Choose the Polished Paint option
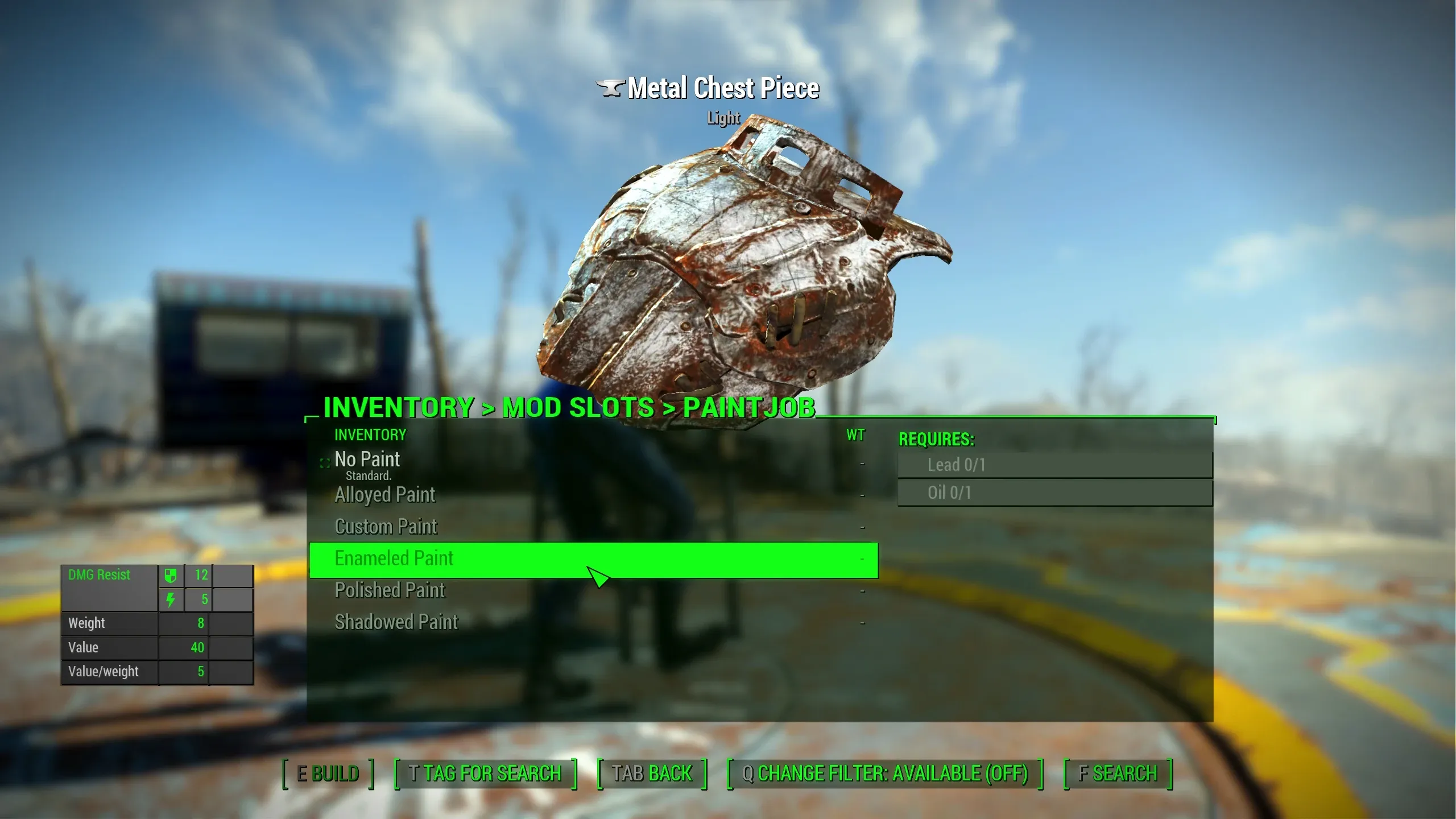 click(390, 590)
